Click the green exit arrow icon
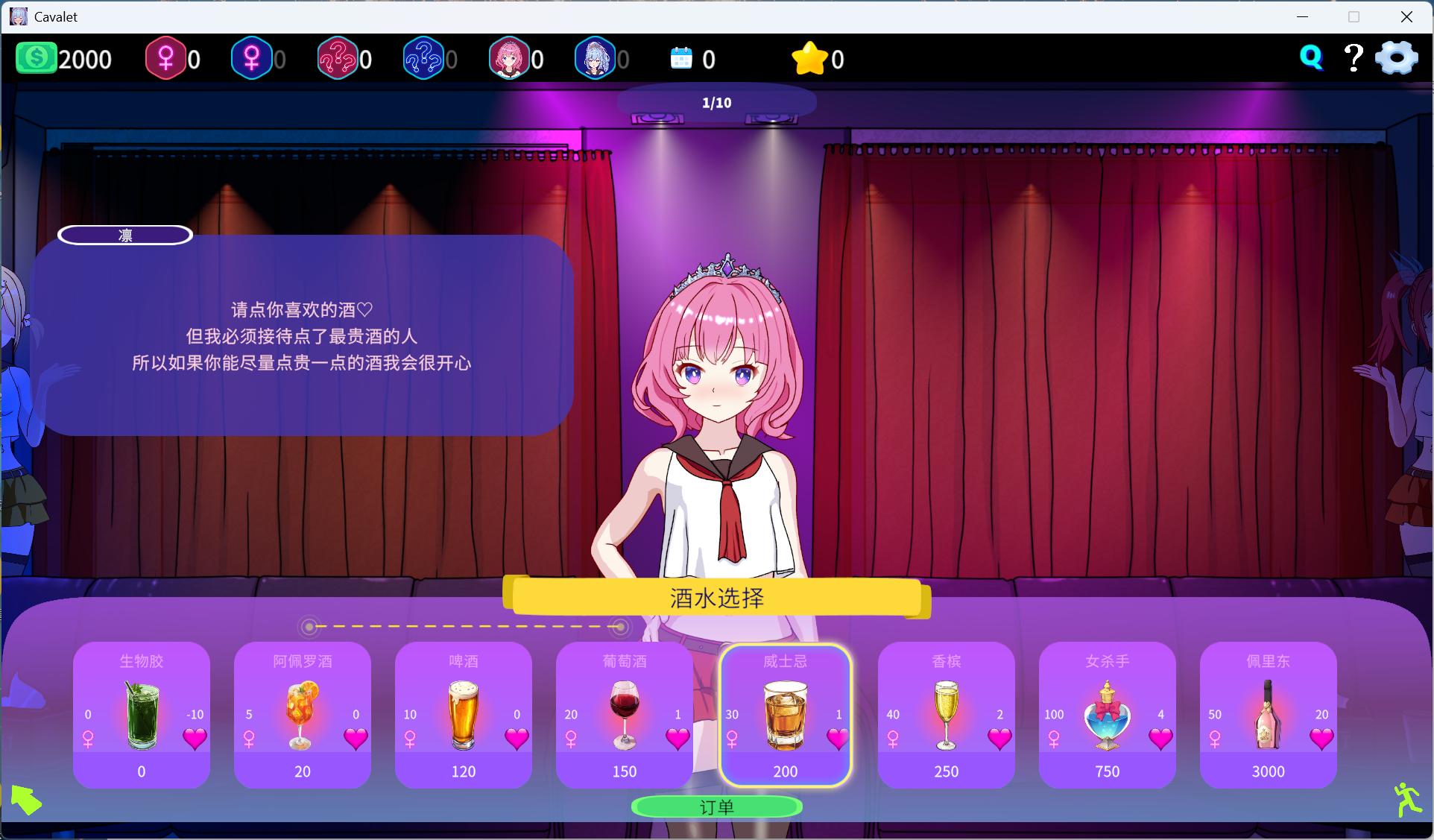 click(x=28, y=801)
